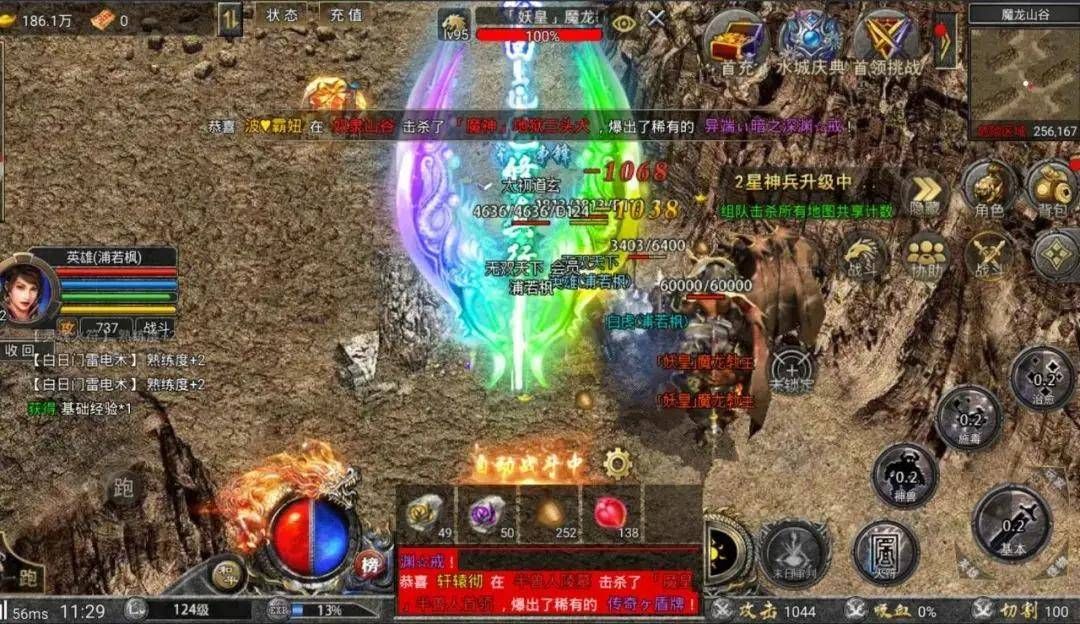
Task: Open the 协助 assist menu
Action: [926, 255]
